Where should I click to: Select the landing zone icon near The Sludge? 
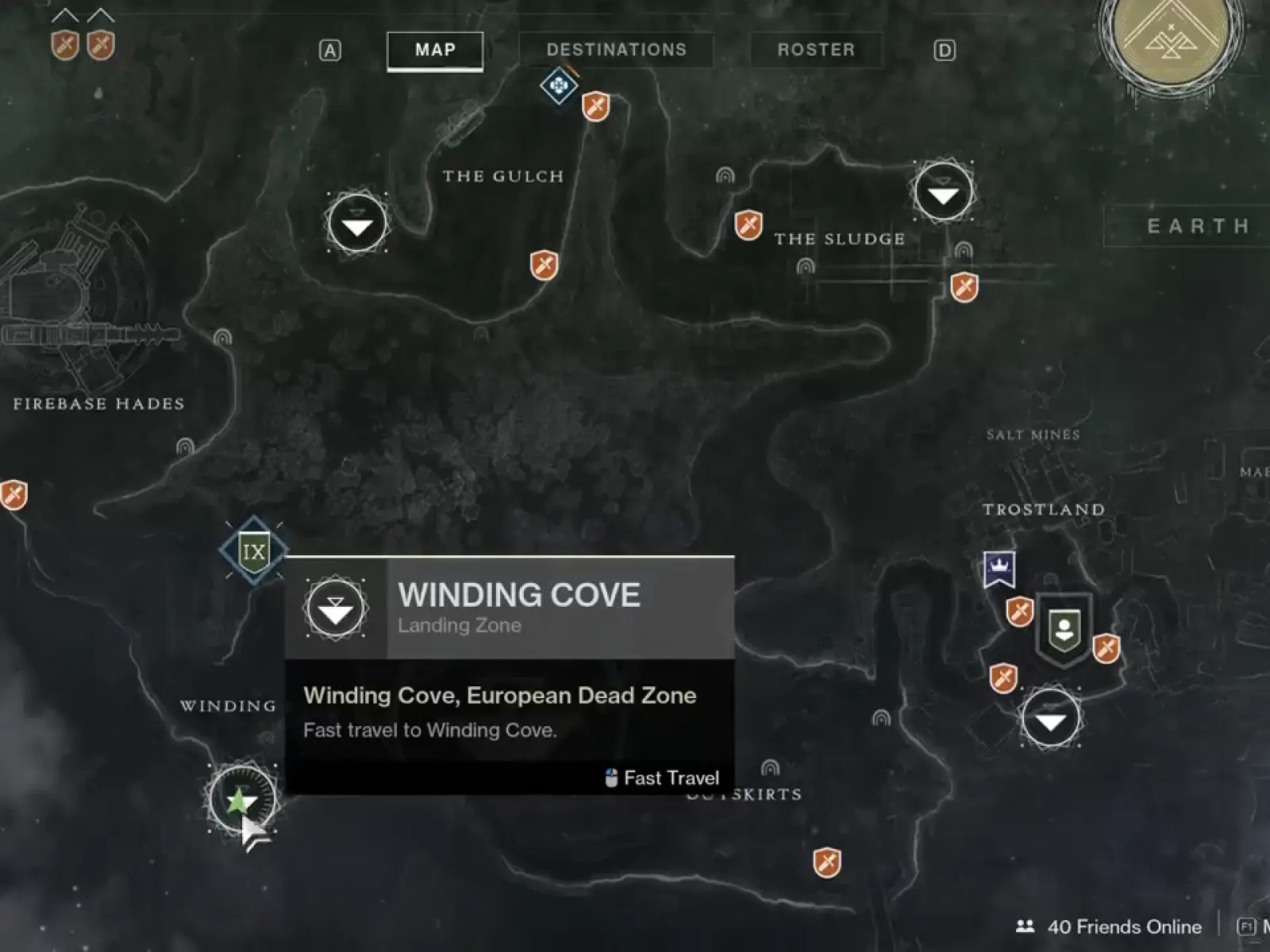point(941,191)
